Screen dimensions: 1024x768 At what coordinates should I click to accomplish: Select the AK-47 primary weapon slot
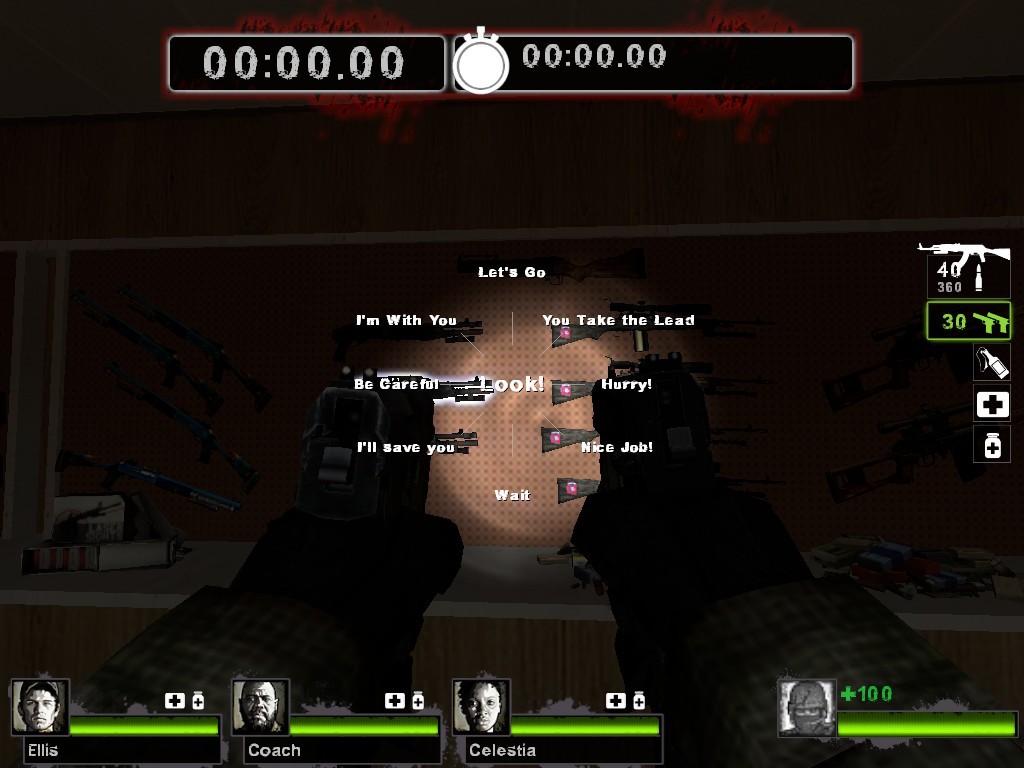coord(966,268)
